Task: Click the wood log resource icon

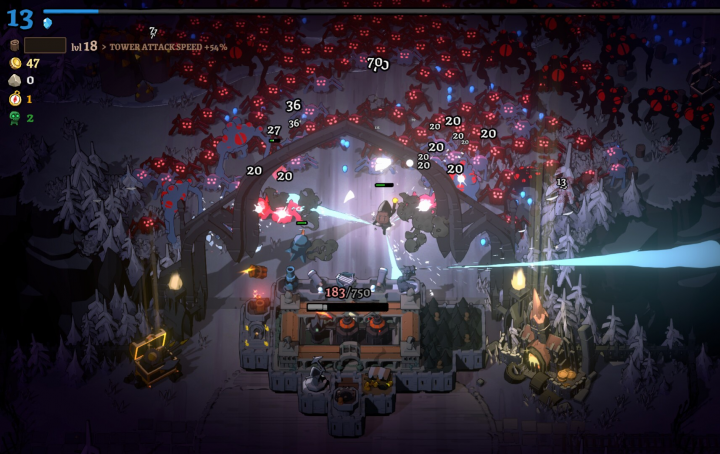Action: coord(14,45)
